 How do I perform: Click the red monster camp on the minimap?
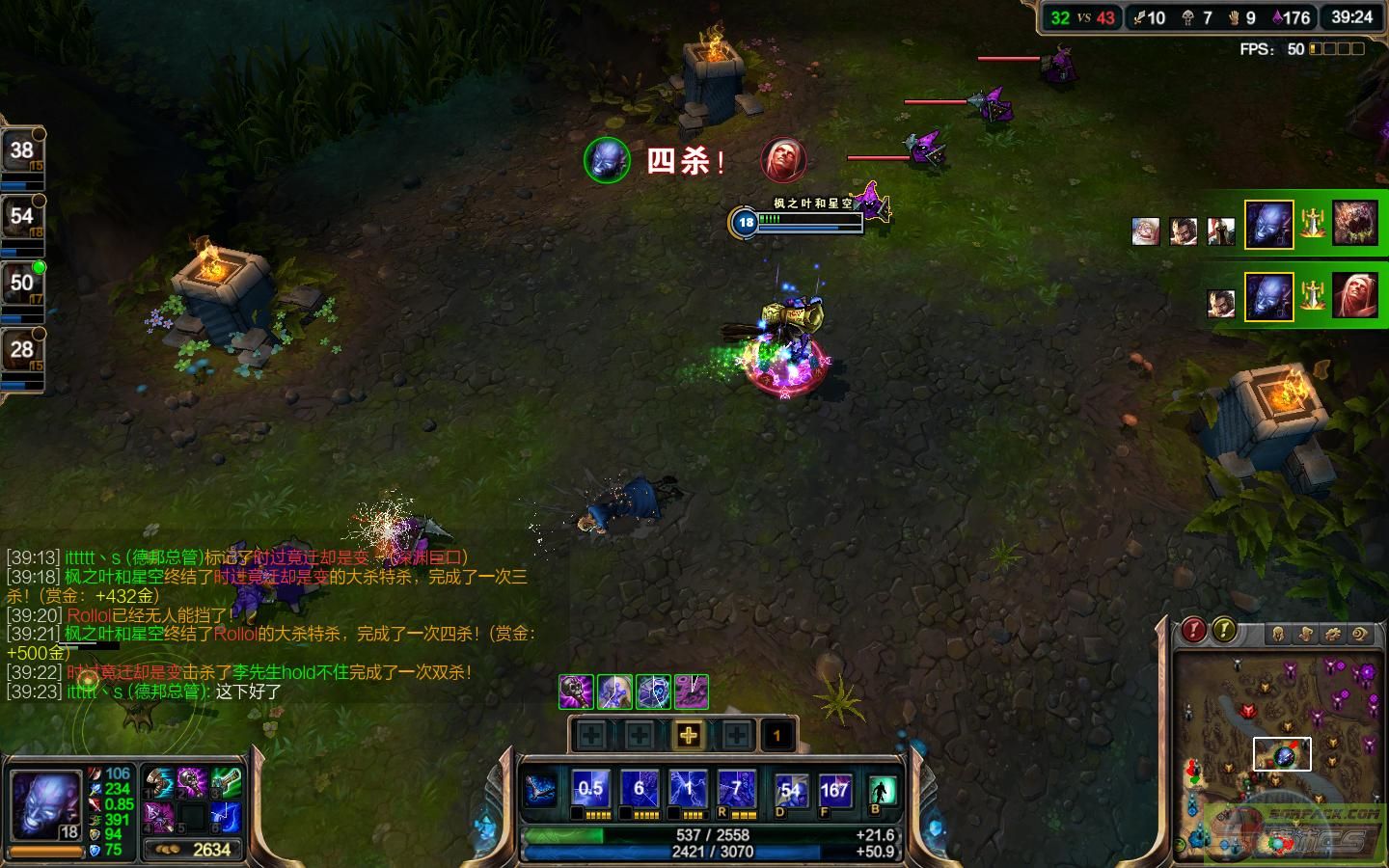pos(1247,712)
